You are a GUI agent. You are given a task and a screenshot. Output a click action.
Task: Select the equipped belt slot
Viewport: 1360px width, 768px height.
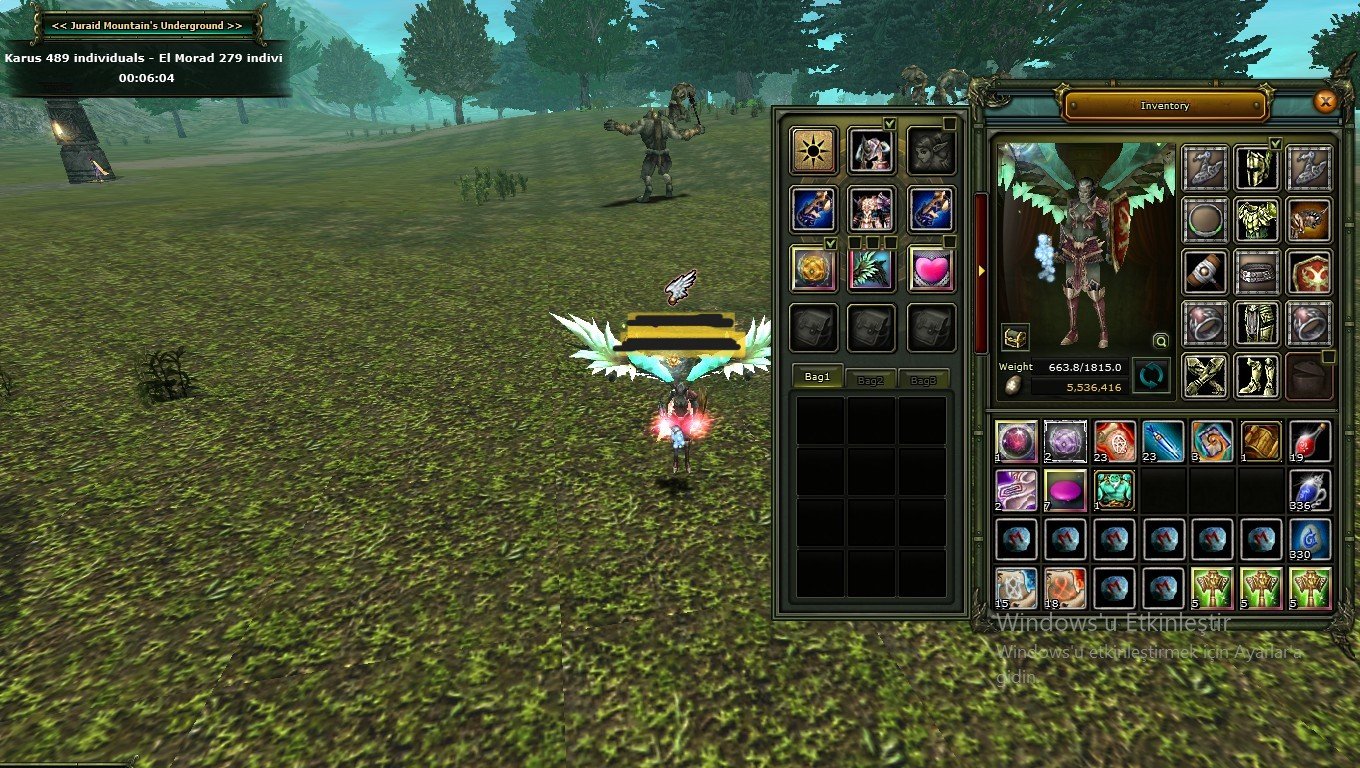pyautogui.click(x=1257, y=271)
